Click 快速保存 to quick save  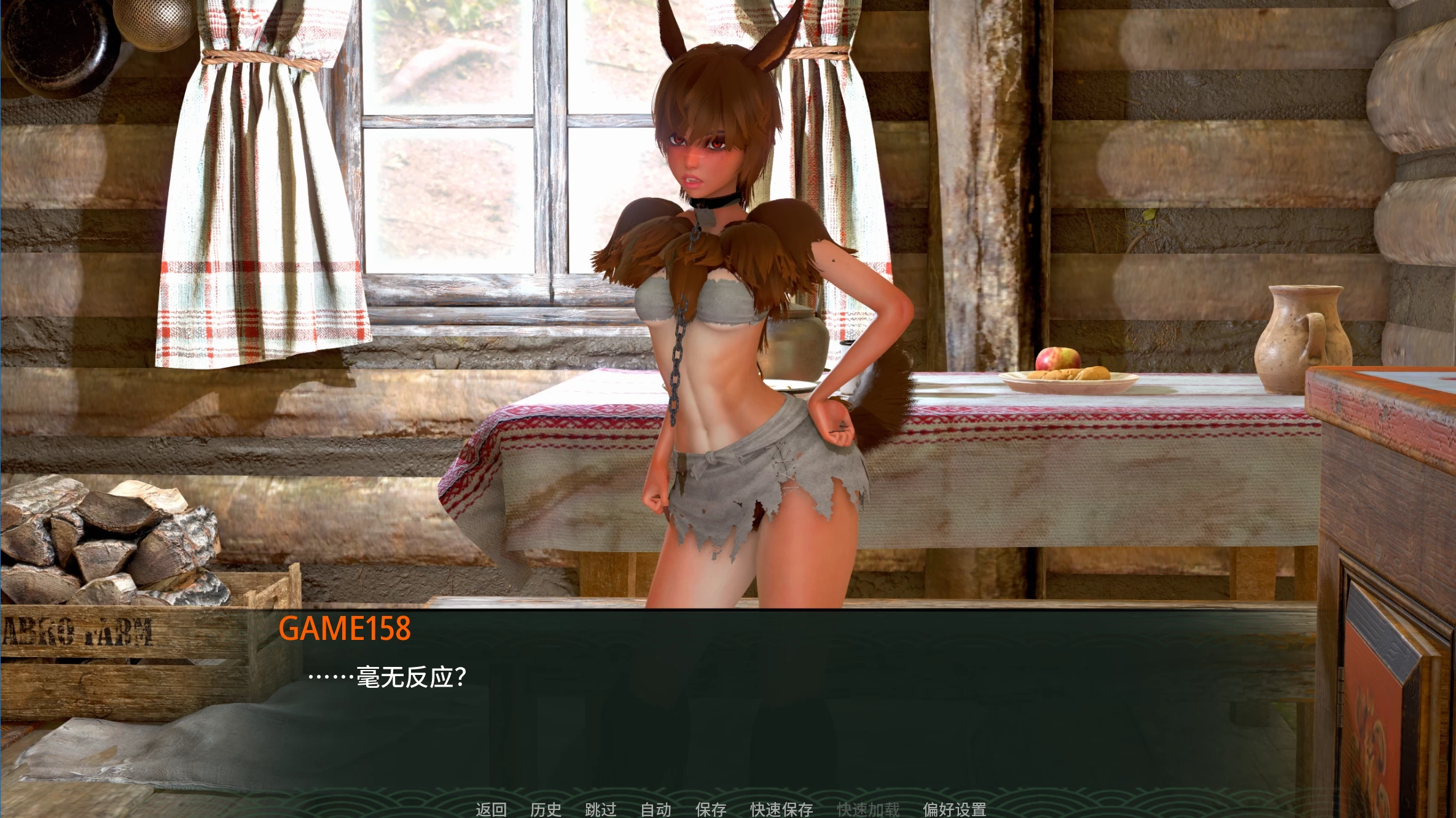pyautogui.click(x=780, y=809)
